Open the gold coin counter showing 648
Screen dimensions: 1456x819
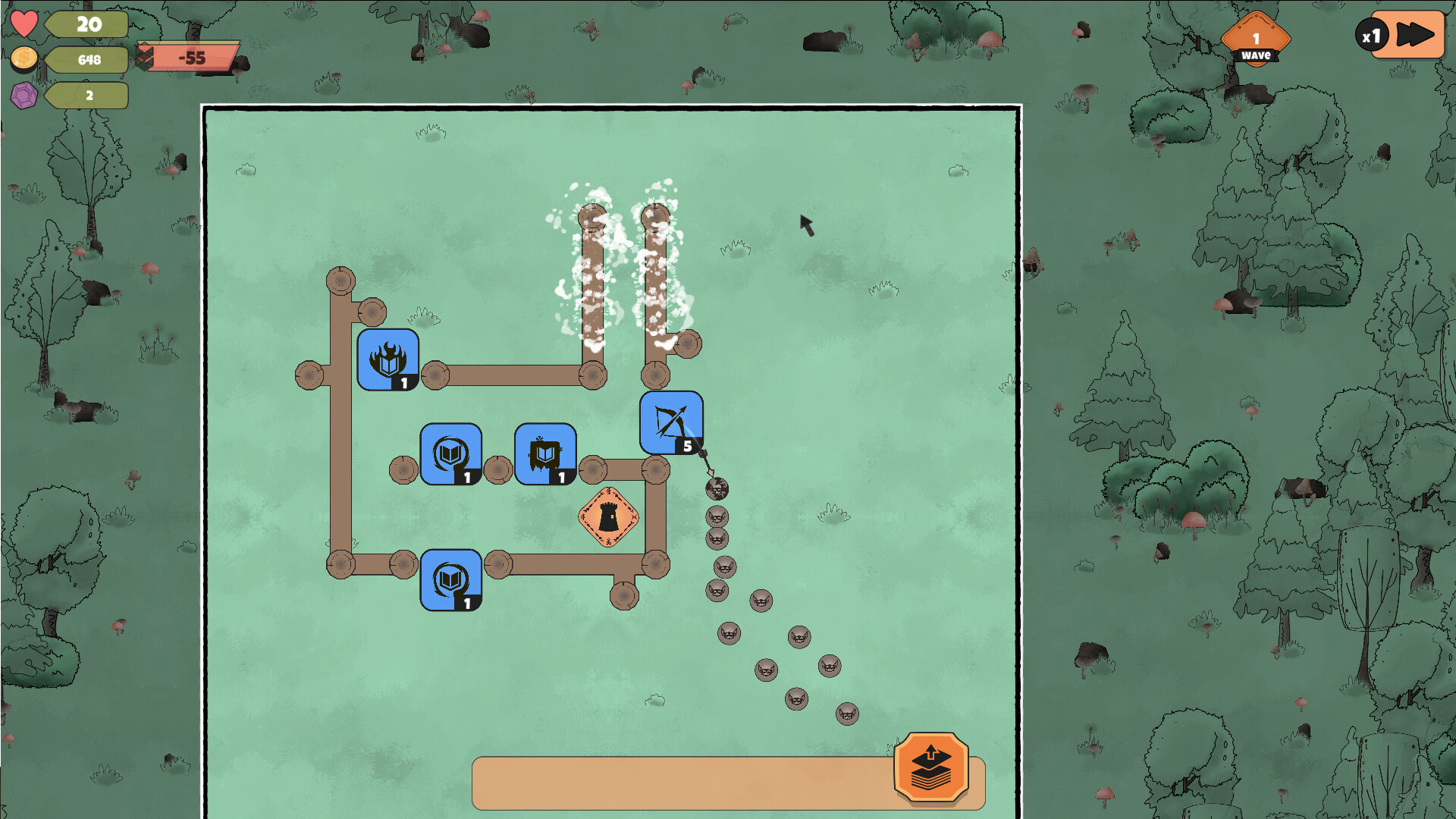point(24,58)
